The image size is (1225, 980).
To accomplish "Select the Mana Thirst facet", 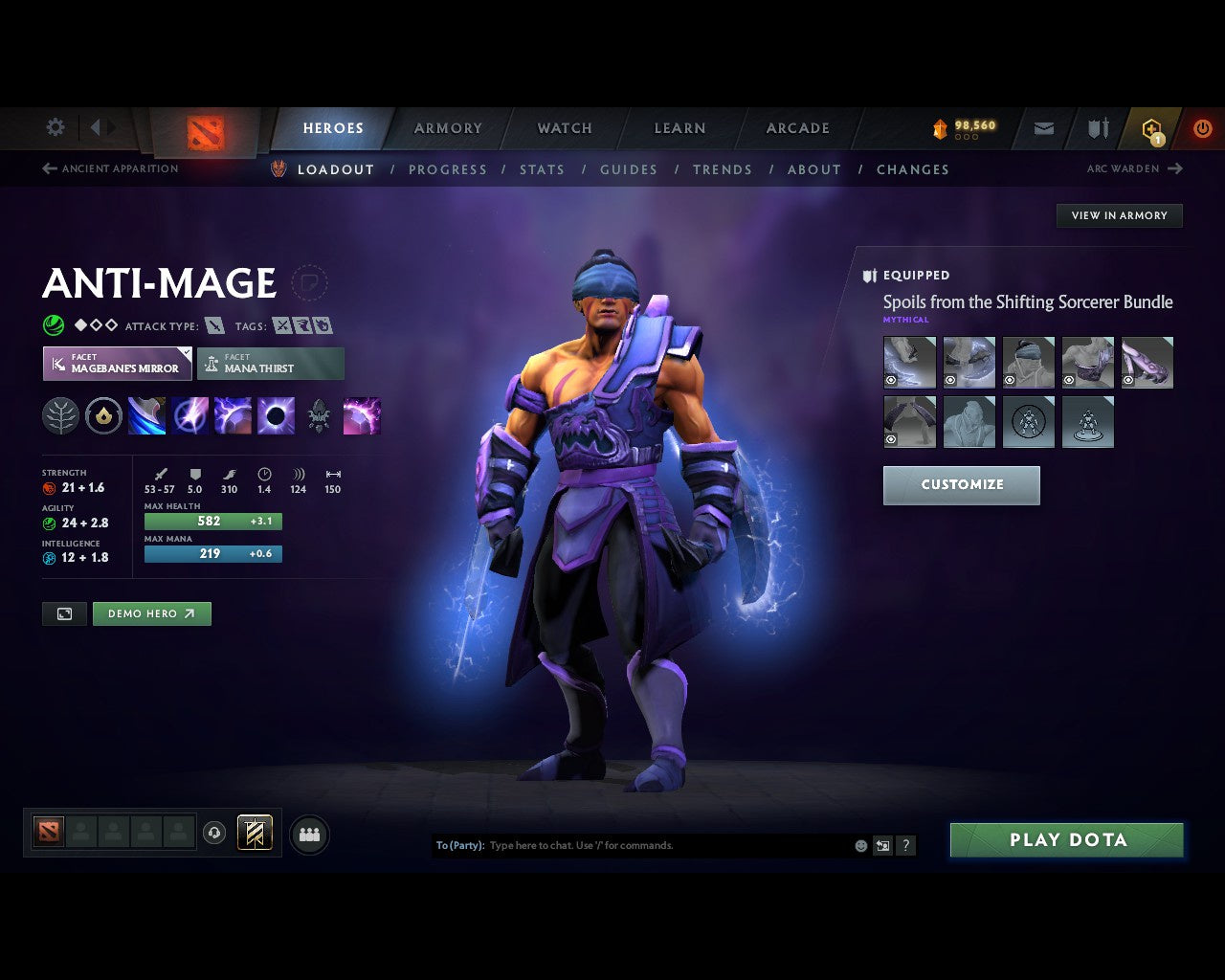I will 271,364.
